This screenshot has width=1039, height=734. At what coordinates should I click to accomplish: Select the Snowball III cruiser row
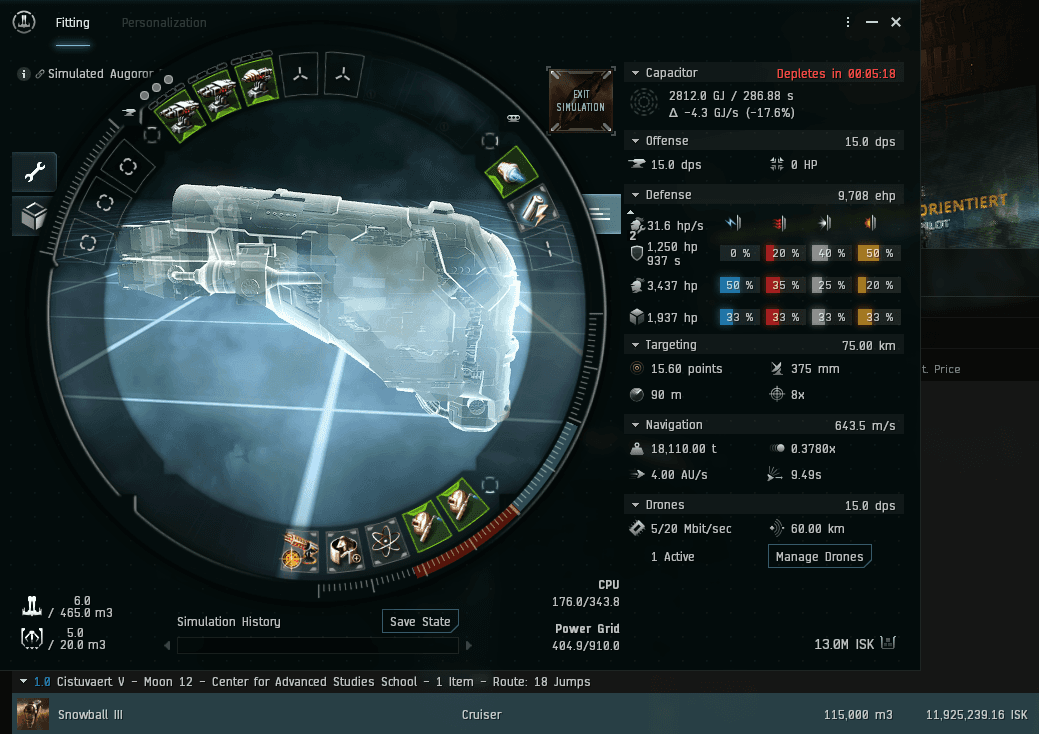(x=500, y=715)
